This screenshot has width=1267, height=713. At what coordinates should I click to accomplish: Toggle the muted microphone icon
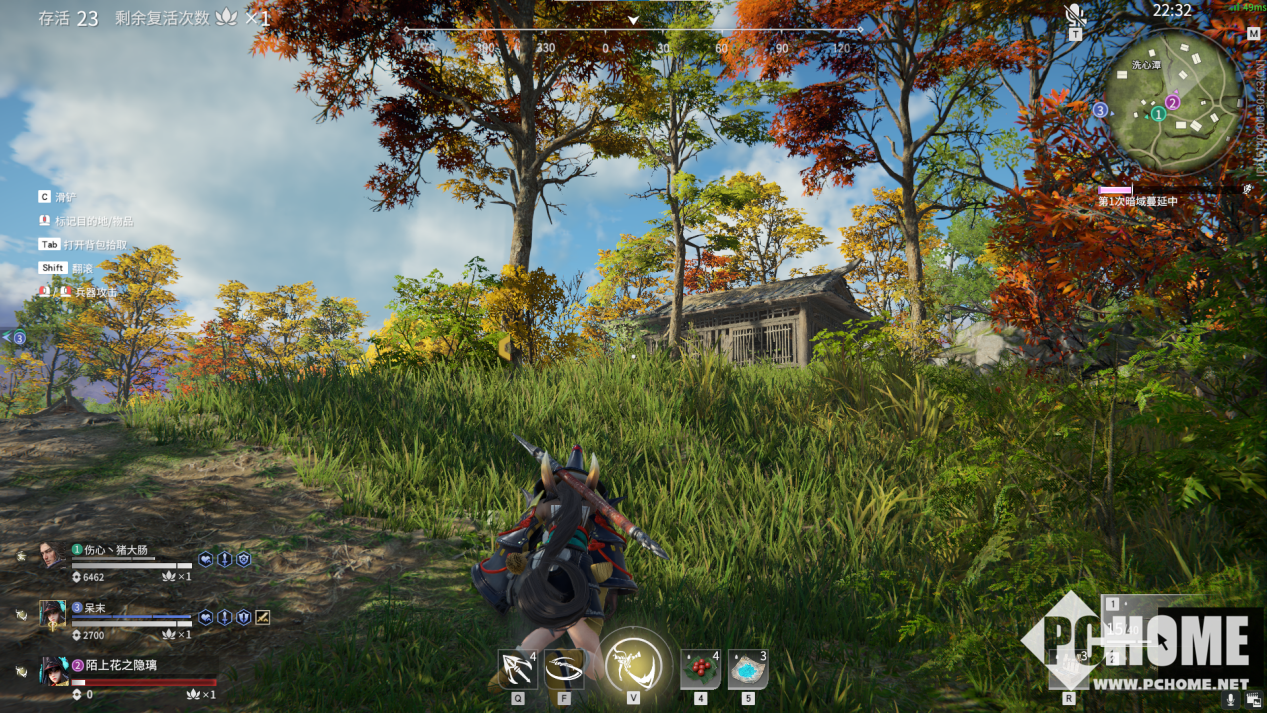coord(1075,14)
